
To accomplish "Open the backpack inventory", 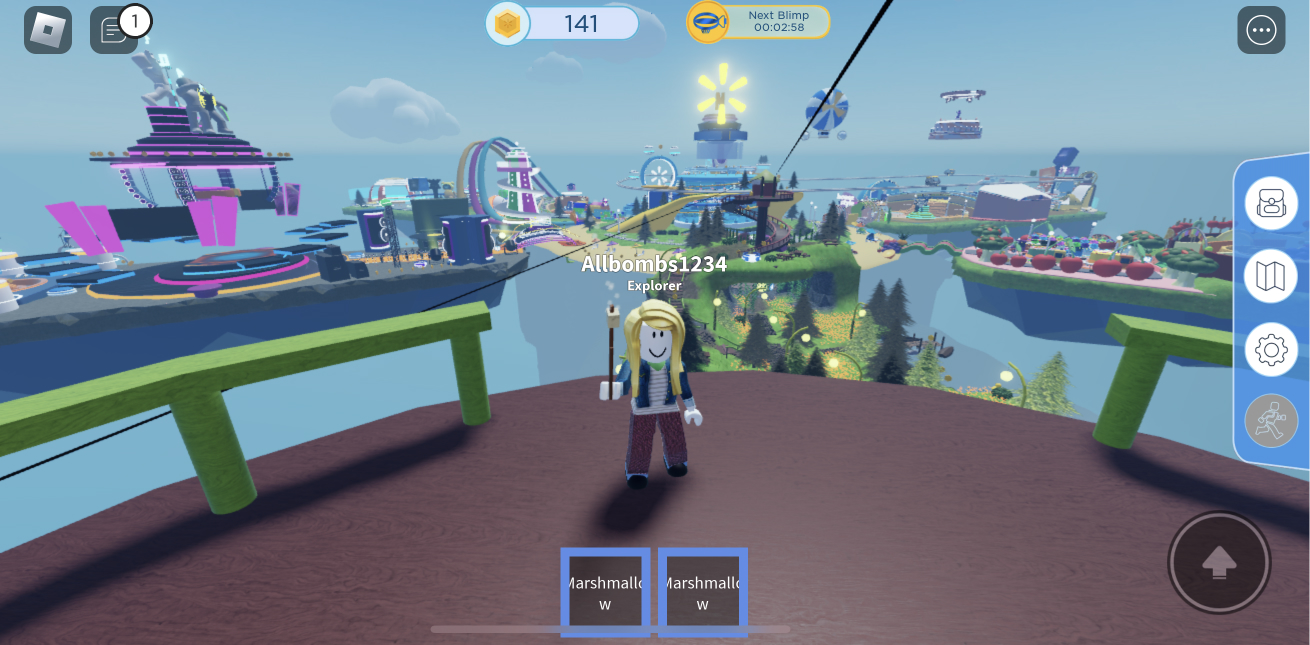I will (x=1270, y=203).
